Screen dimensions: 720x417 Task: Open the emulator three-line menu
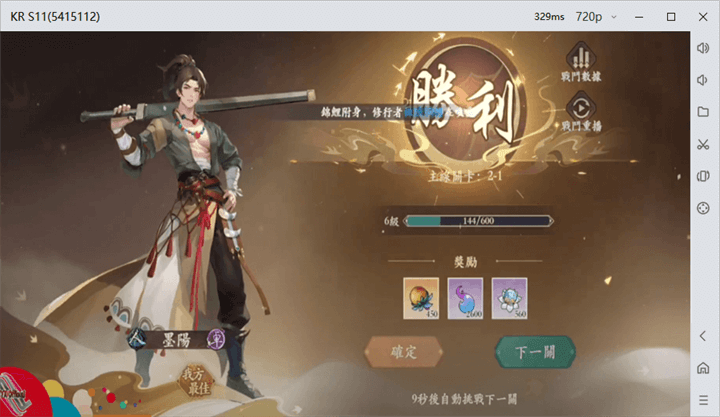[x=703, y=400]
